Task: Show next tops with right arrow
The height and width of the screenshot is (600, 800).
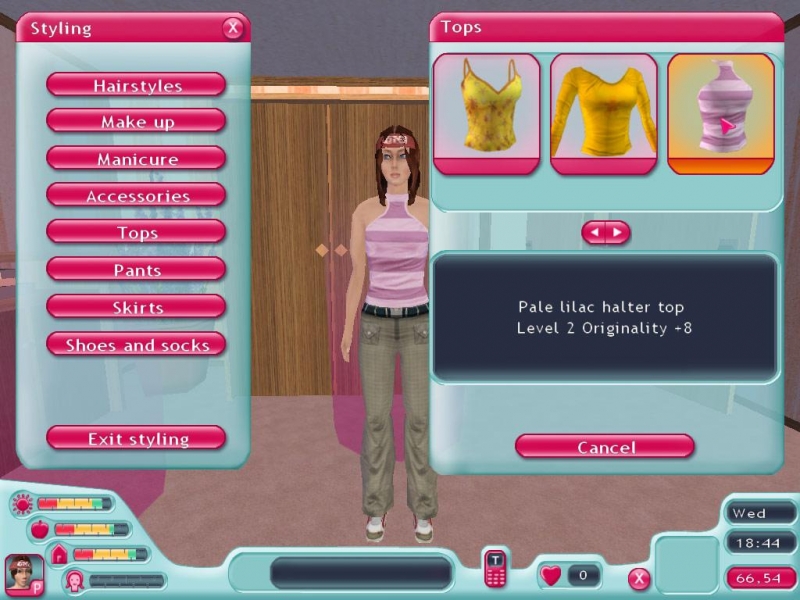Action: coord(617,233)
